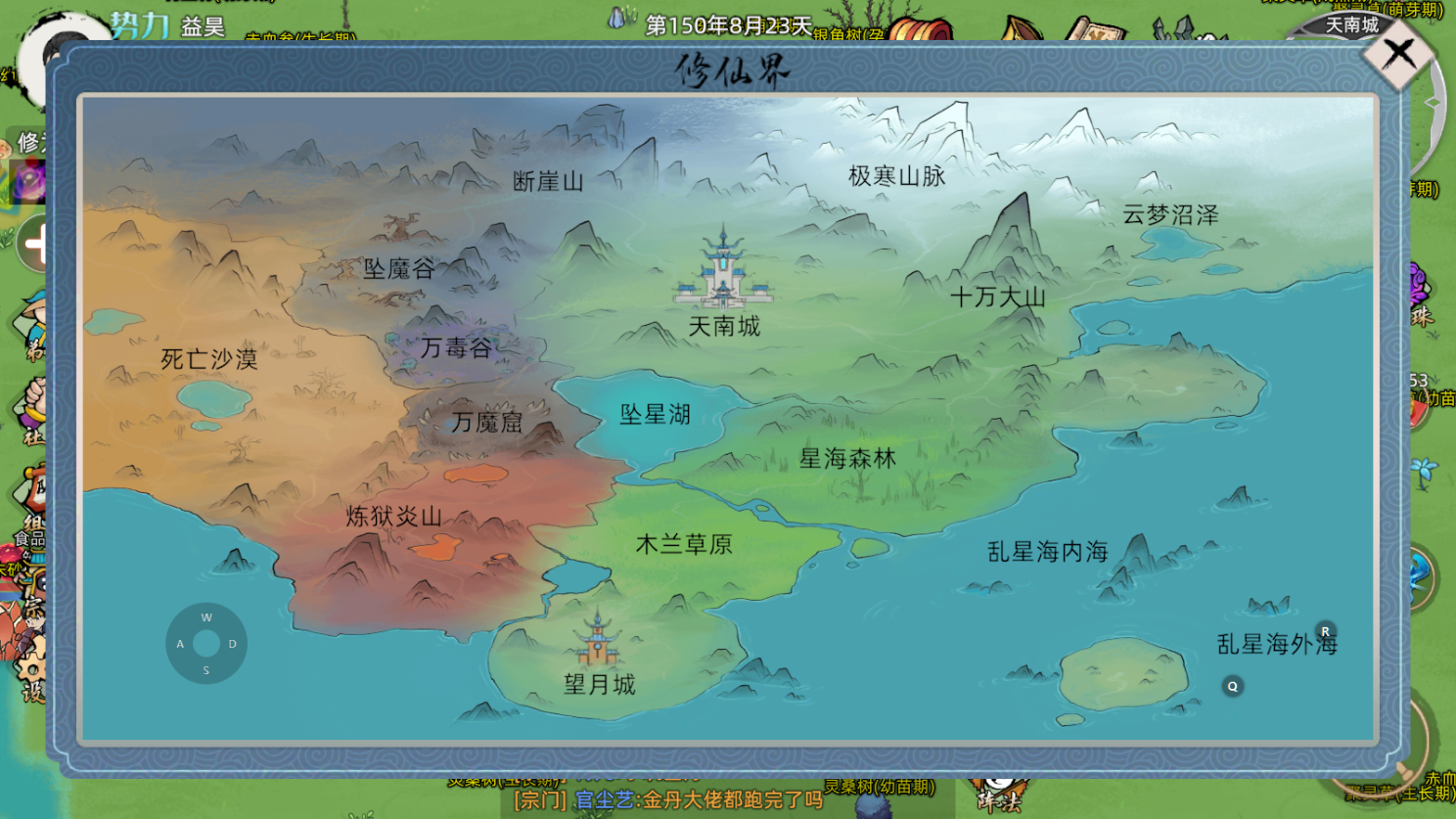
Task: Select 望月城 city on the map
Action: [600, 647]
